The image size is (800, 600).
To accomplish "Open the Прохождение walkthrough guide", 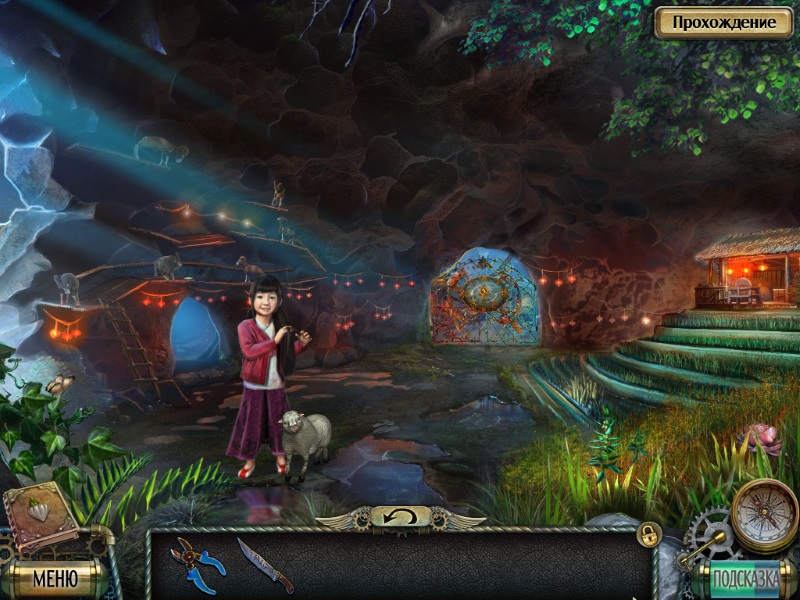I will pos(723,22).
